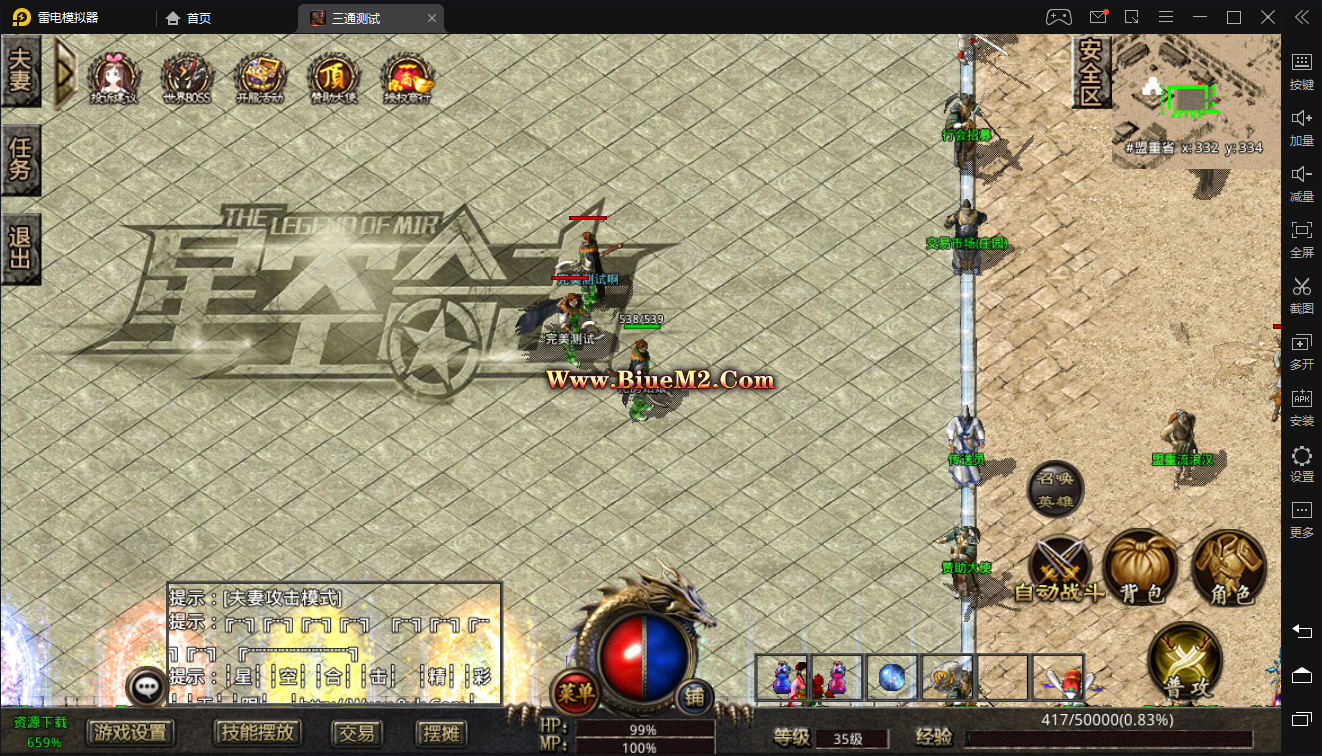
Task: Collapse the top icon row with the arrow
Action: tap(66, 72)
